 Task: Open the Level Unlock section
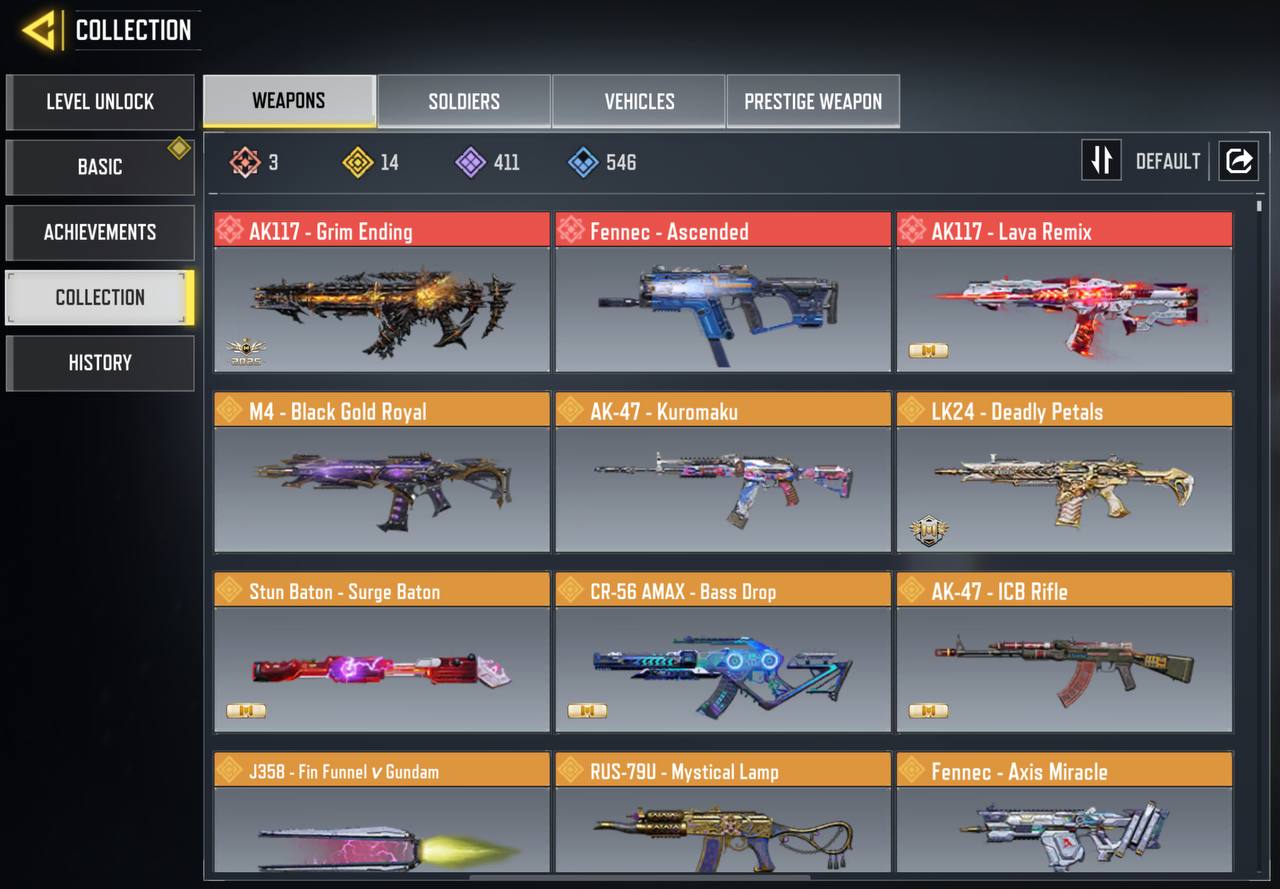point(100,102)
